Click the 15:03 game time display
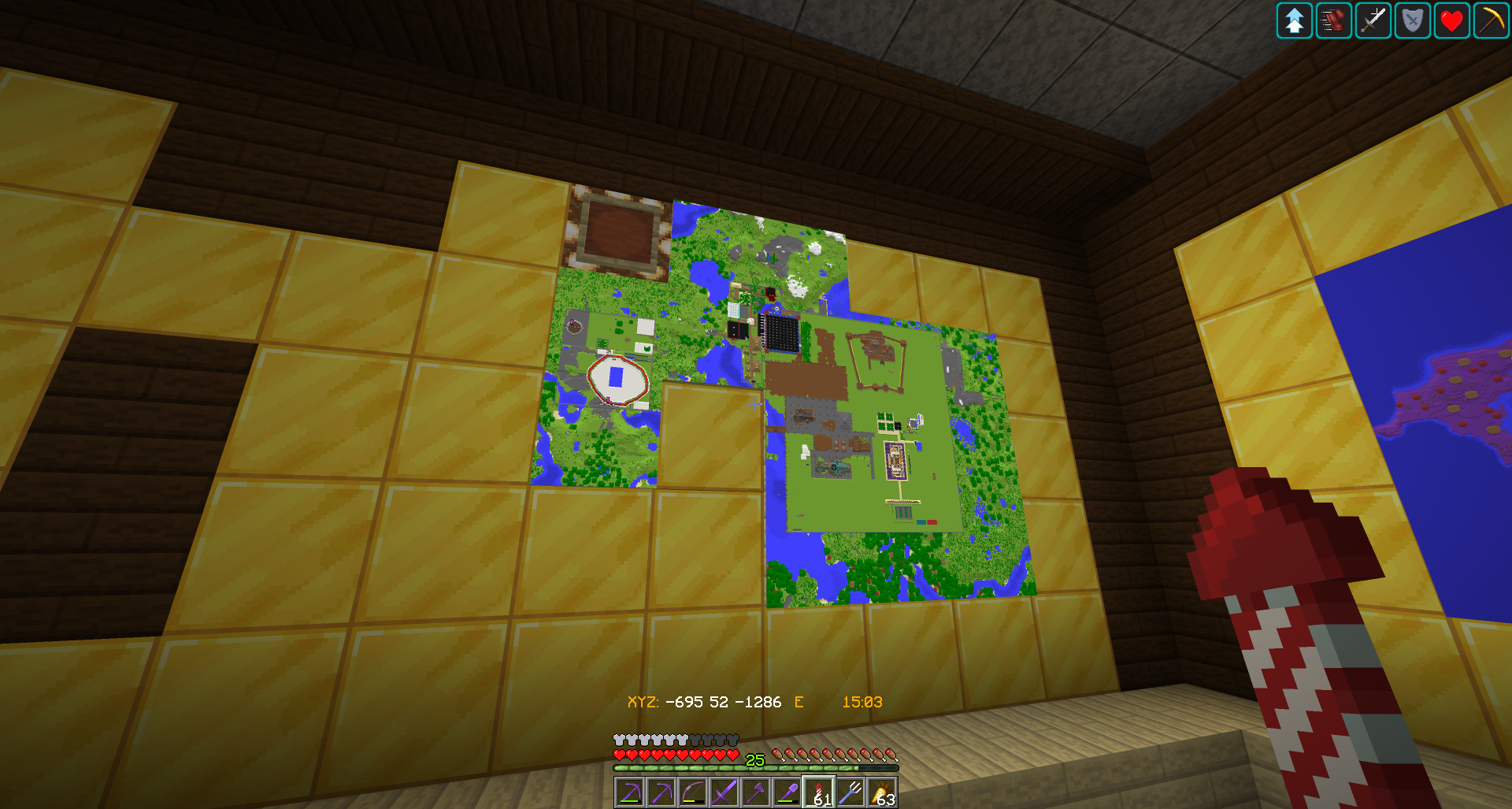The width and height of the screenshot is (1512, 809). point(862,701)
